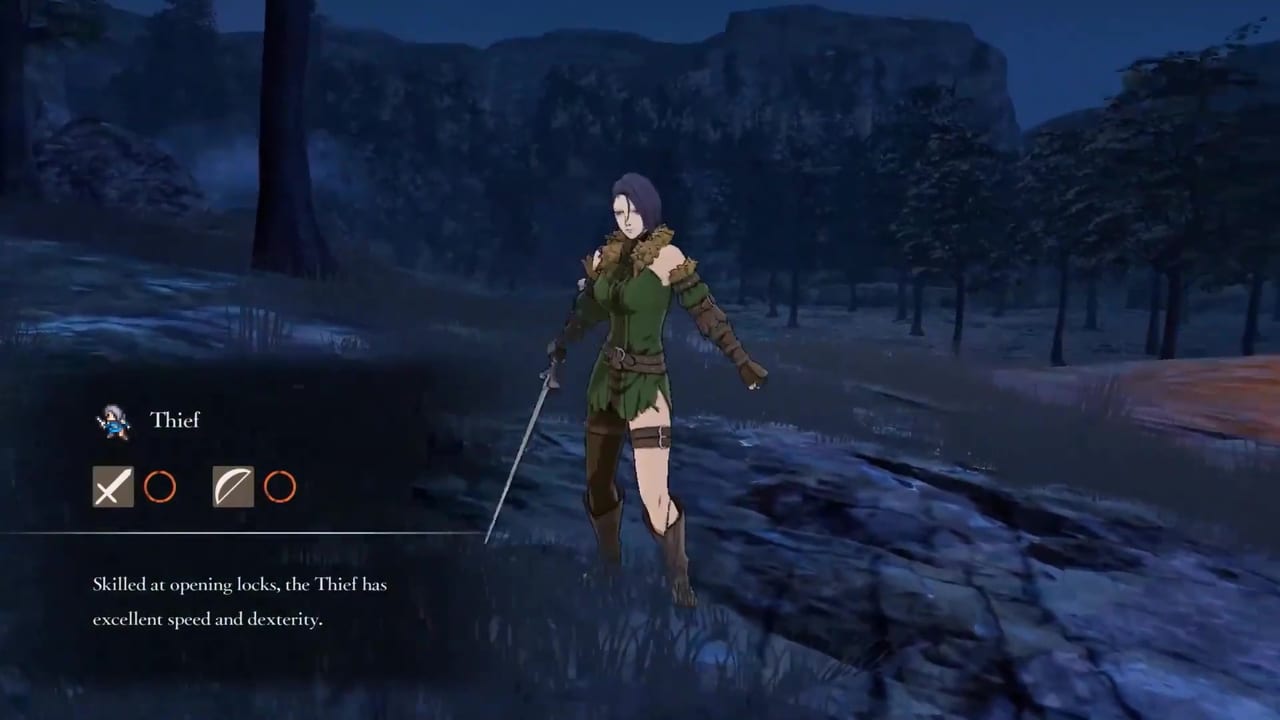Click the curved bow requirement badge
Screen dimensions: 1280x720
click(x=232, y=487)
